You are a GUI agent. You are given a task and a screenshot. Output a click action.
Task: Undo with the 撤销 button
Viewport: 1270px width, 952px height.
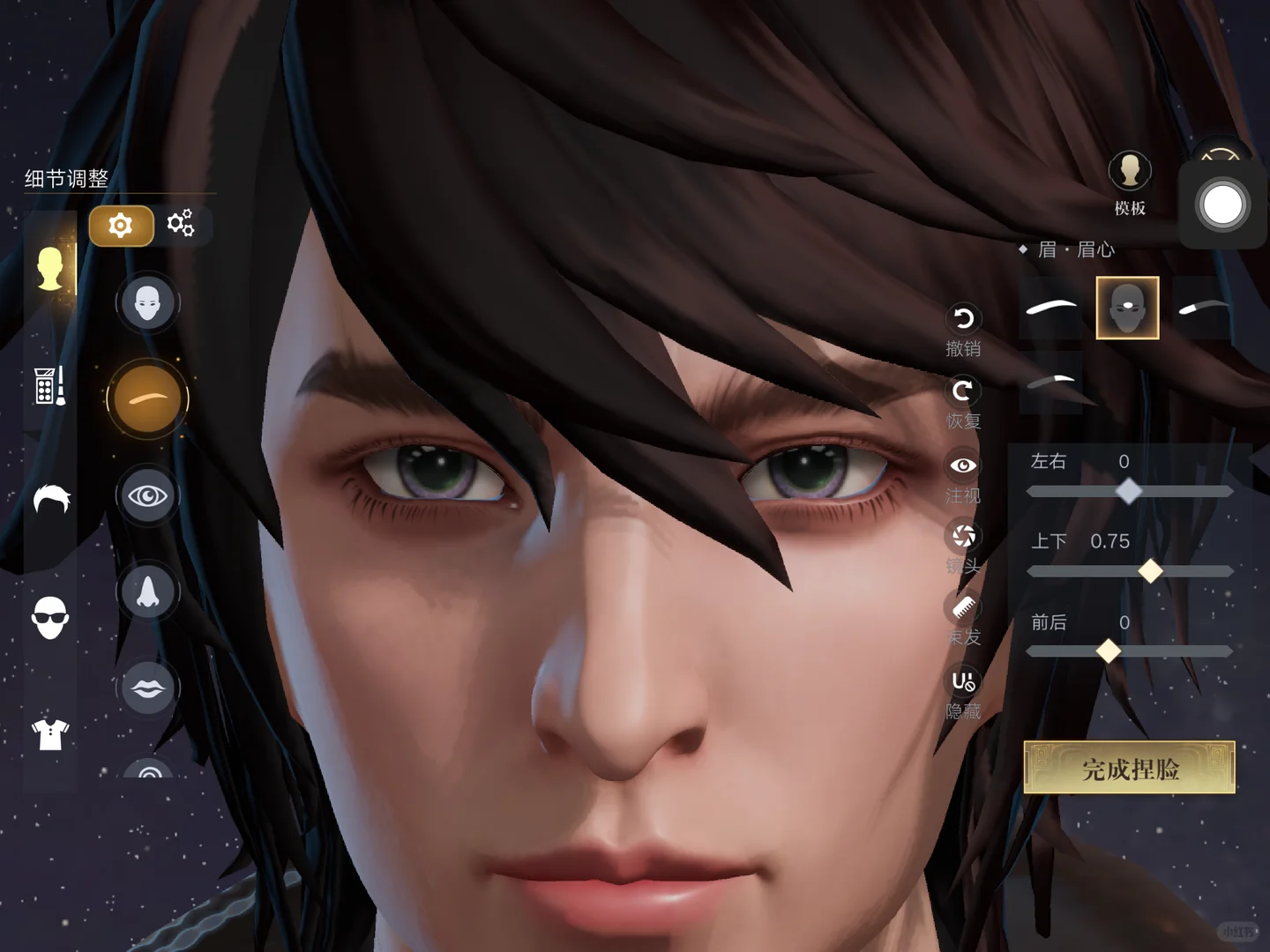point(963,319)
